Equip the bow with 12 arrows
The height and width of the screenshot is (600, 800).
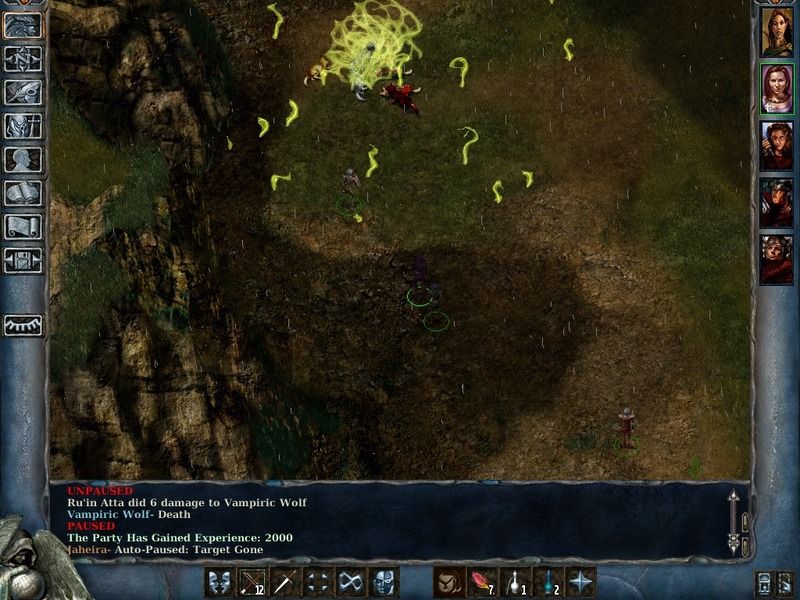click(252, 581)
